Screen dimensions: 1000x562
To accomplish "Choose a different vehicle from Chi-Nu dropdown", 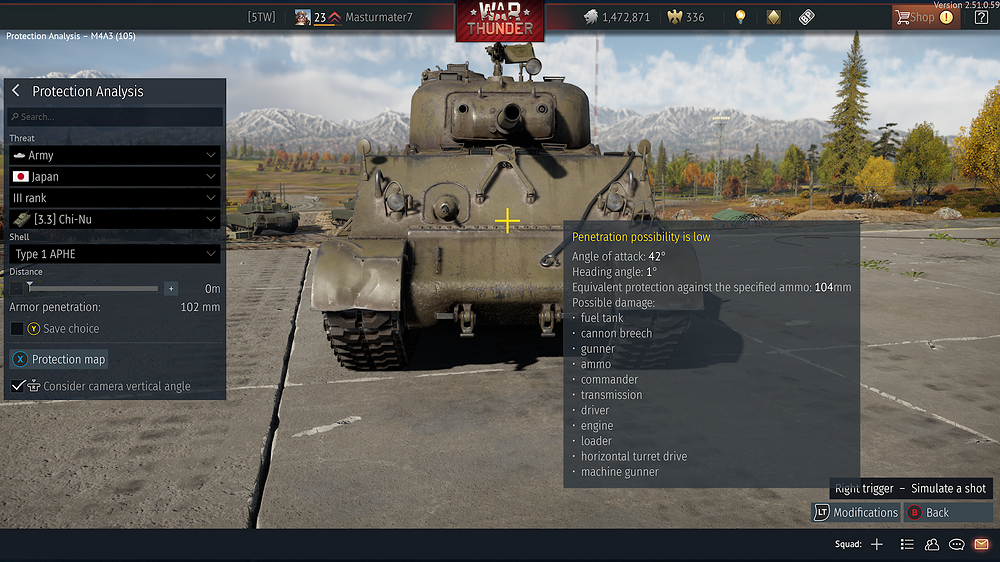I will tap(115, 219).
